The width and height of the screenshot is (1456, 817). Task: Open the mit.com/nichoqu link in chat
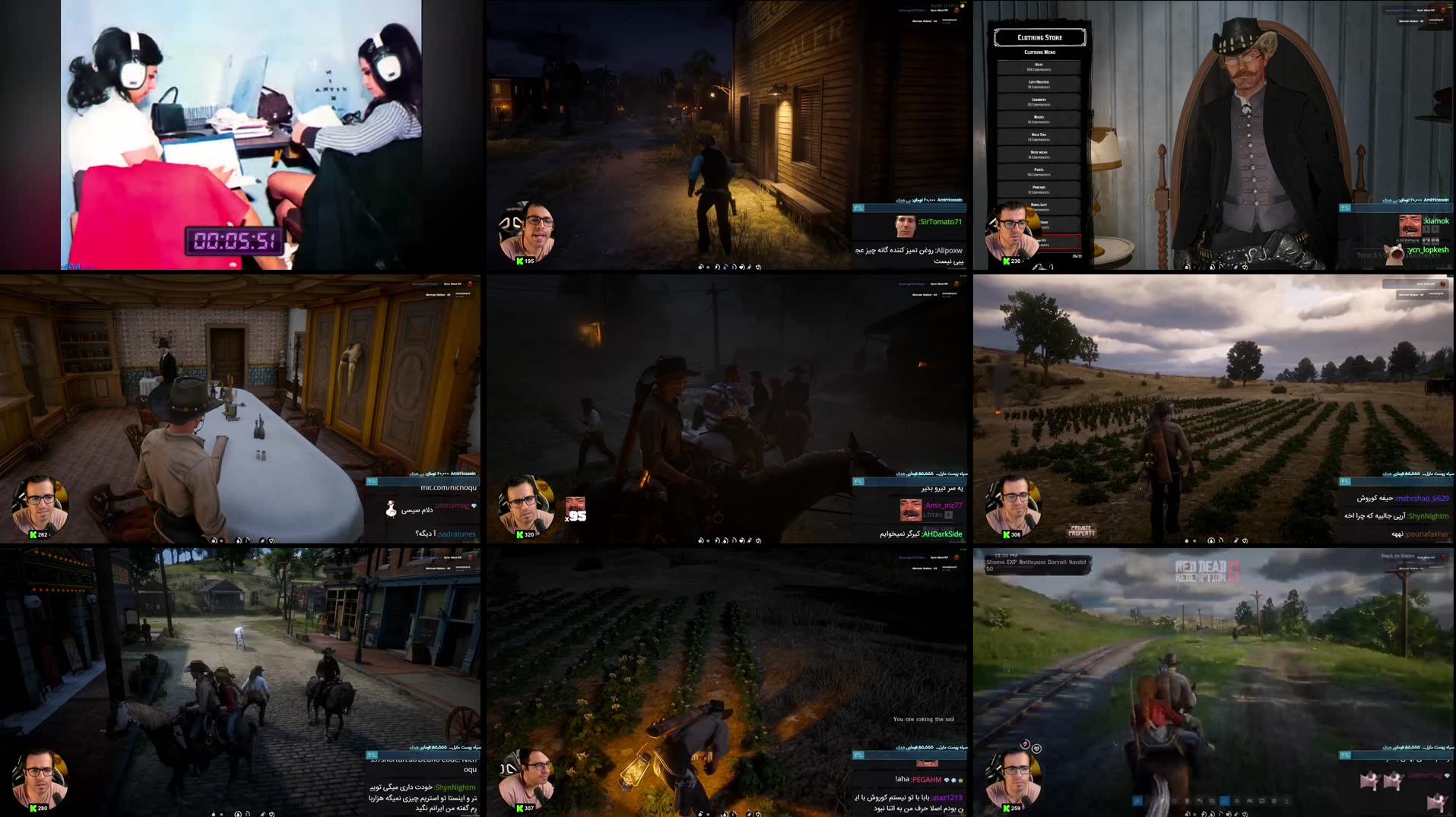(x=450, y=489)
